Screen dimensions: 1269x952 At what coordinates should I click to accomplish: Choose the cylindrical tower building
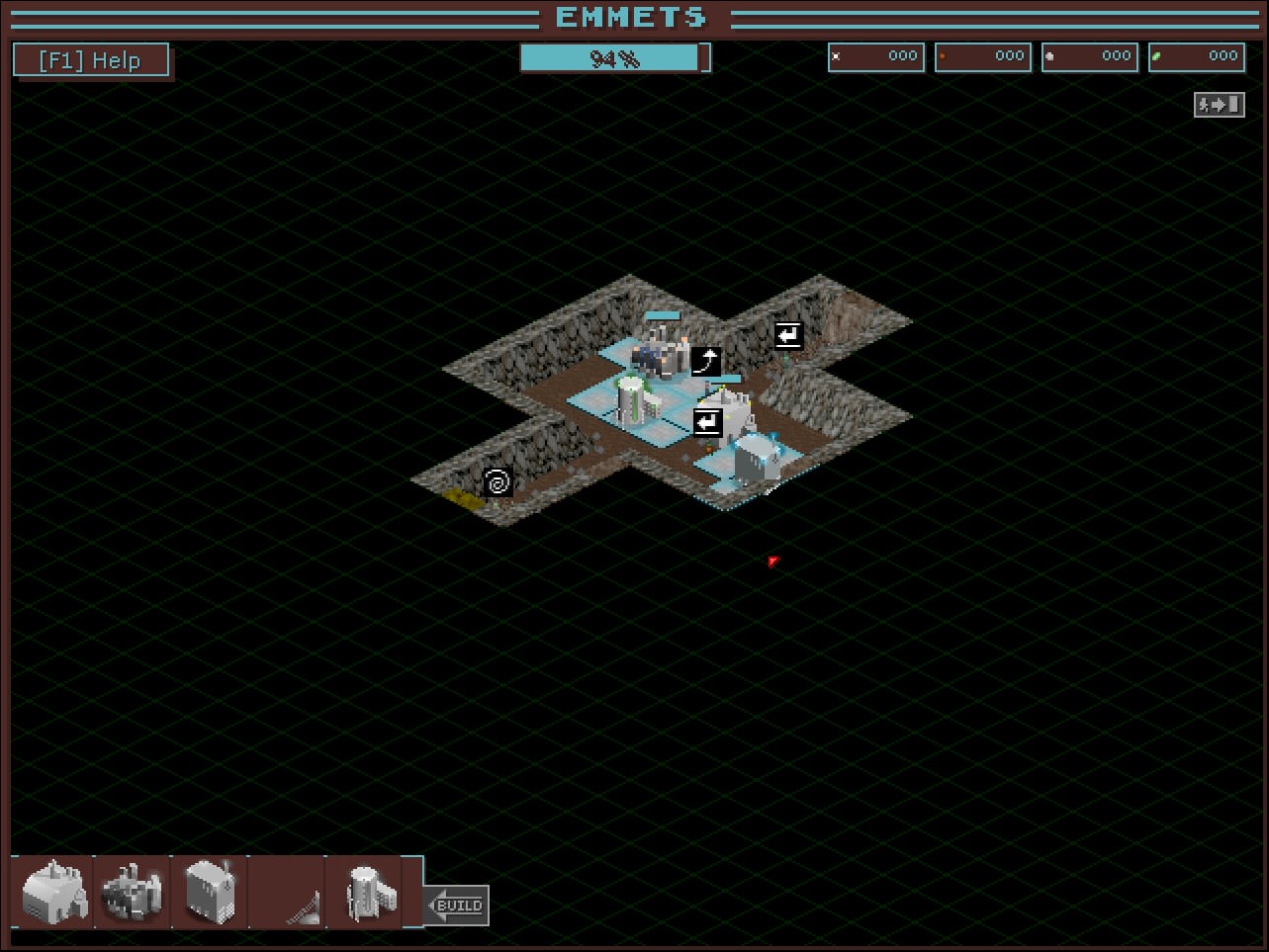point(366,892)
